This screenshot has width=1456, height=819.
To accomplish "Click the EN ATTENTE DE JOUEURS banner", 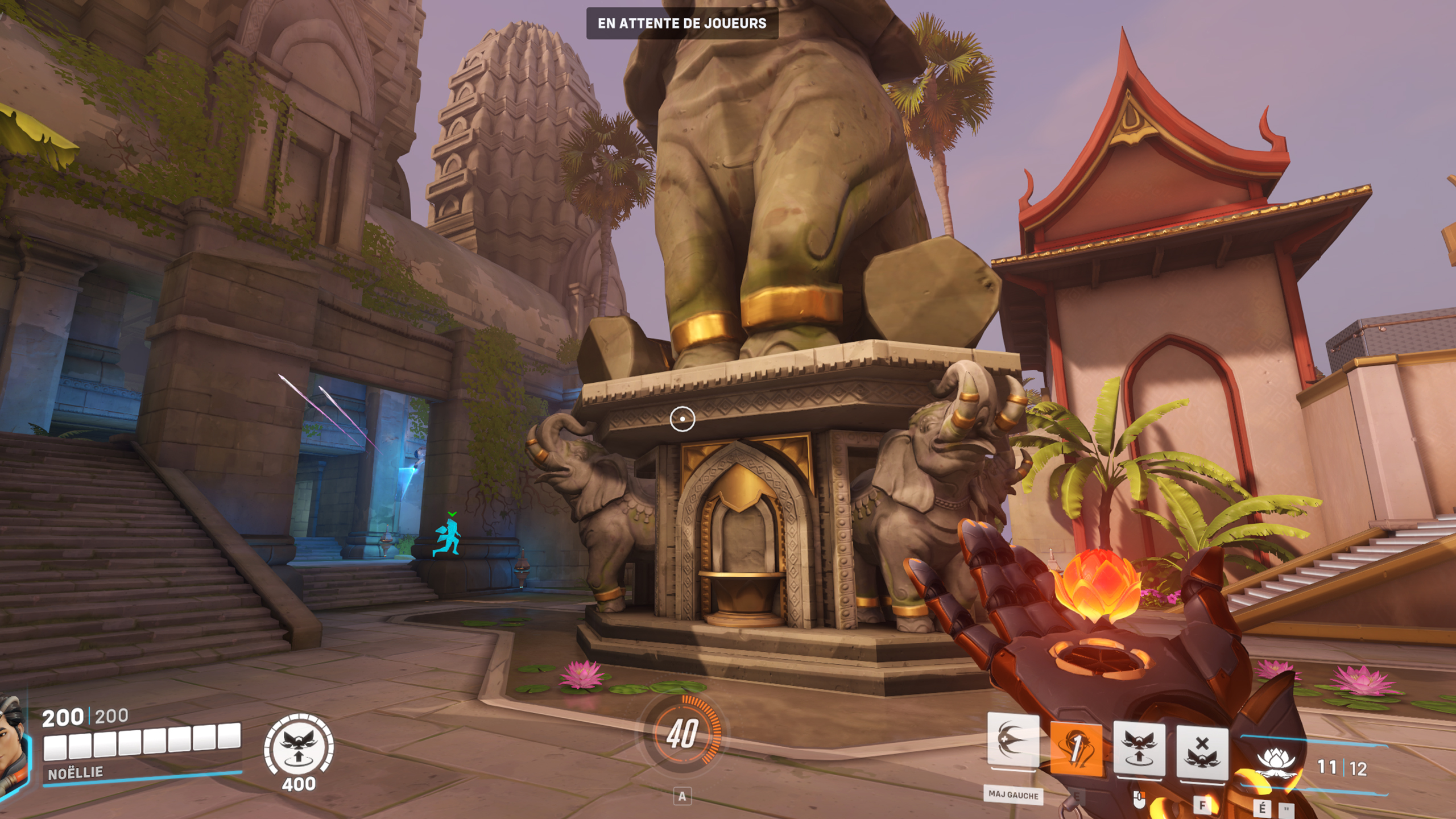I will (681, 24).
